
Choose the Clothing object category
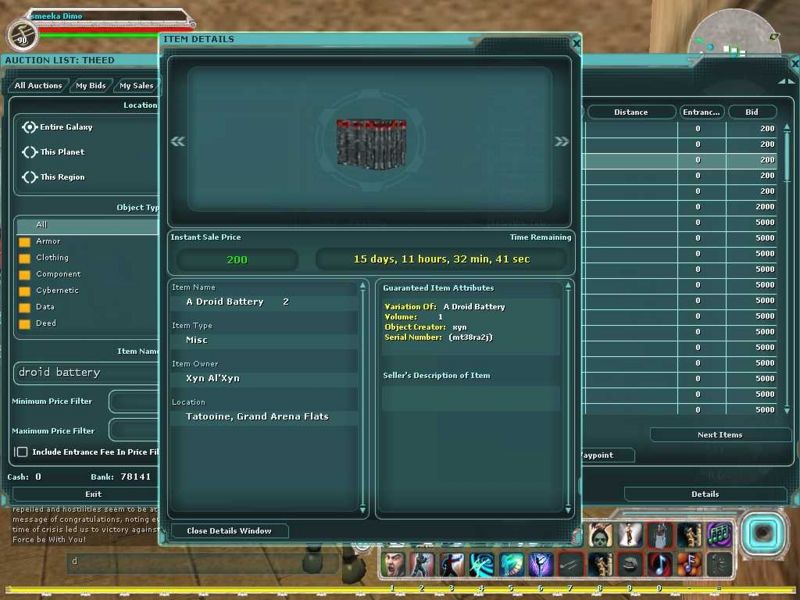pyautogui.click(x=52, y=258)
